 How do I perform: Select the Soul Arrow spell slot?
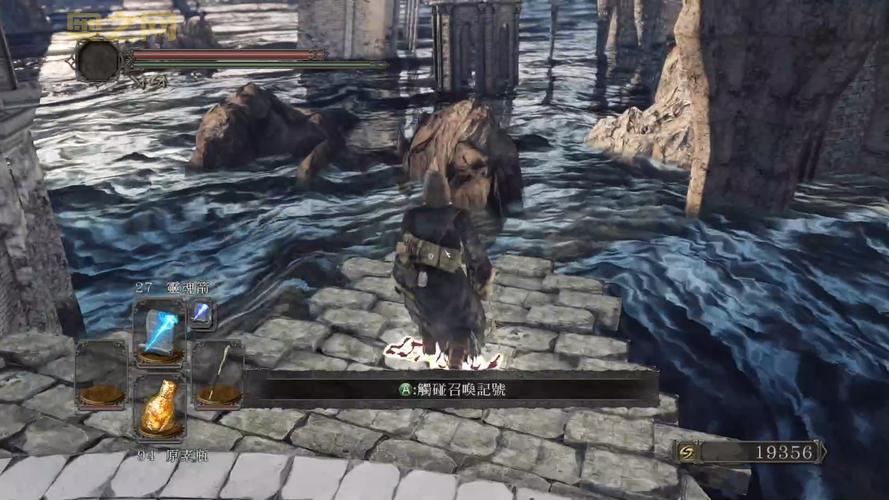pyautogui.click(x=159, y=331)
